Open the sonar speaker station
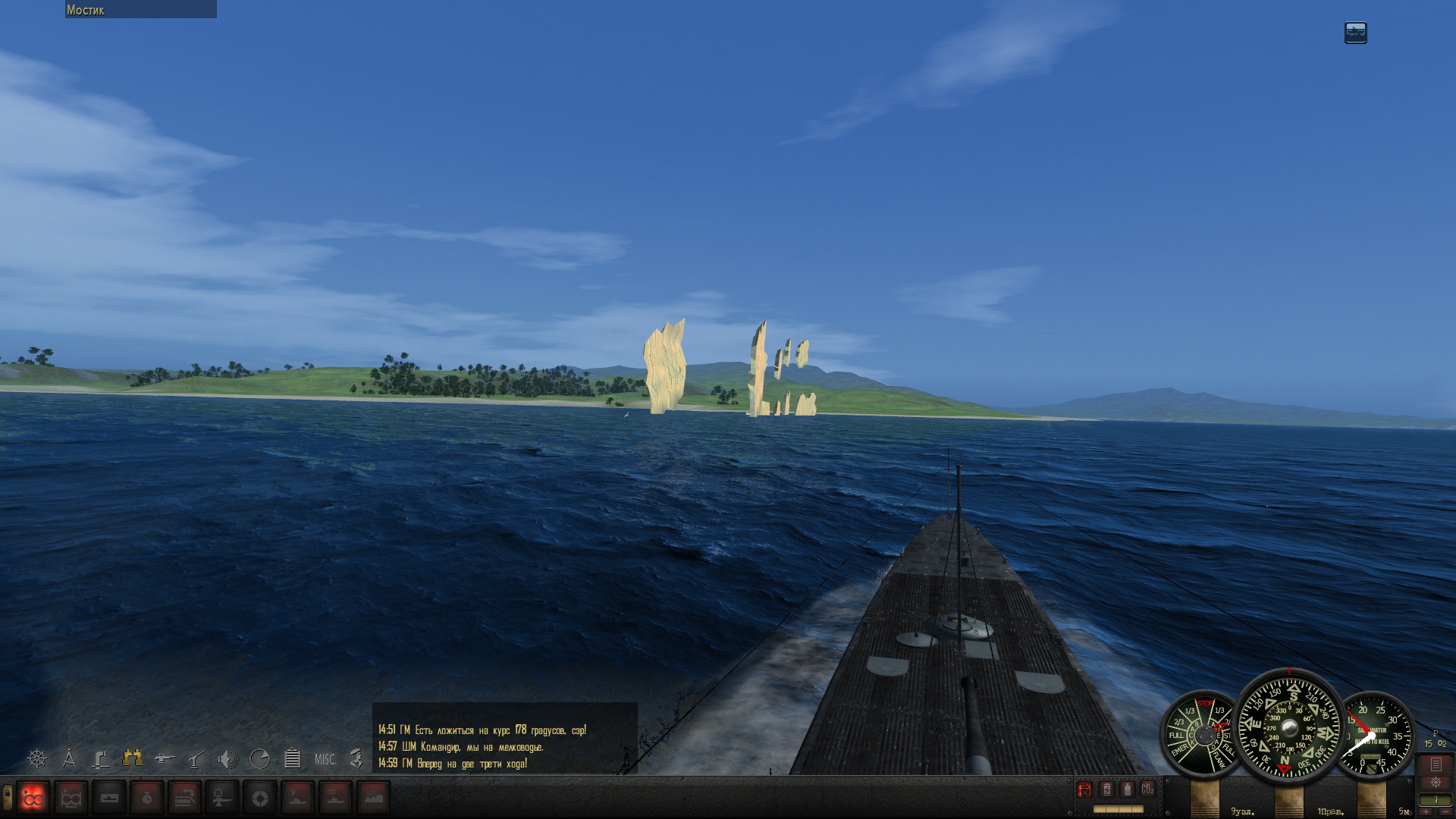The image size is (1456, 819). tap(227, 758)
